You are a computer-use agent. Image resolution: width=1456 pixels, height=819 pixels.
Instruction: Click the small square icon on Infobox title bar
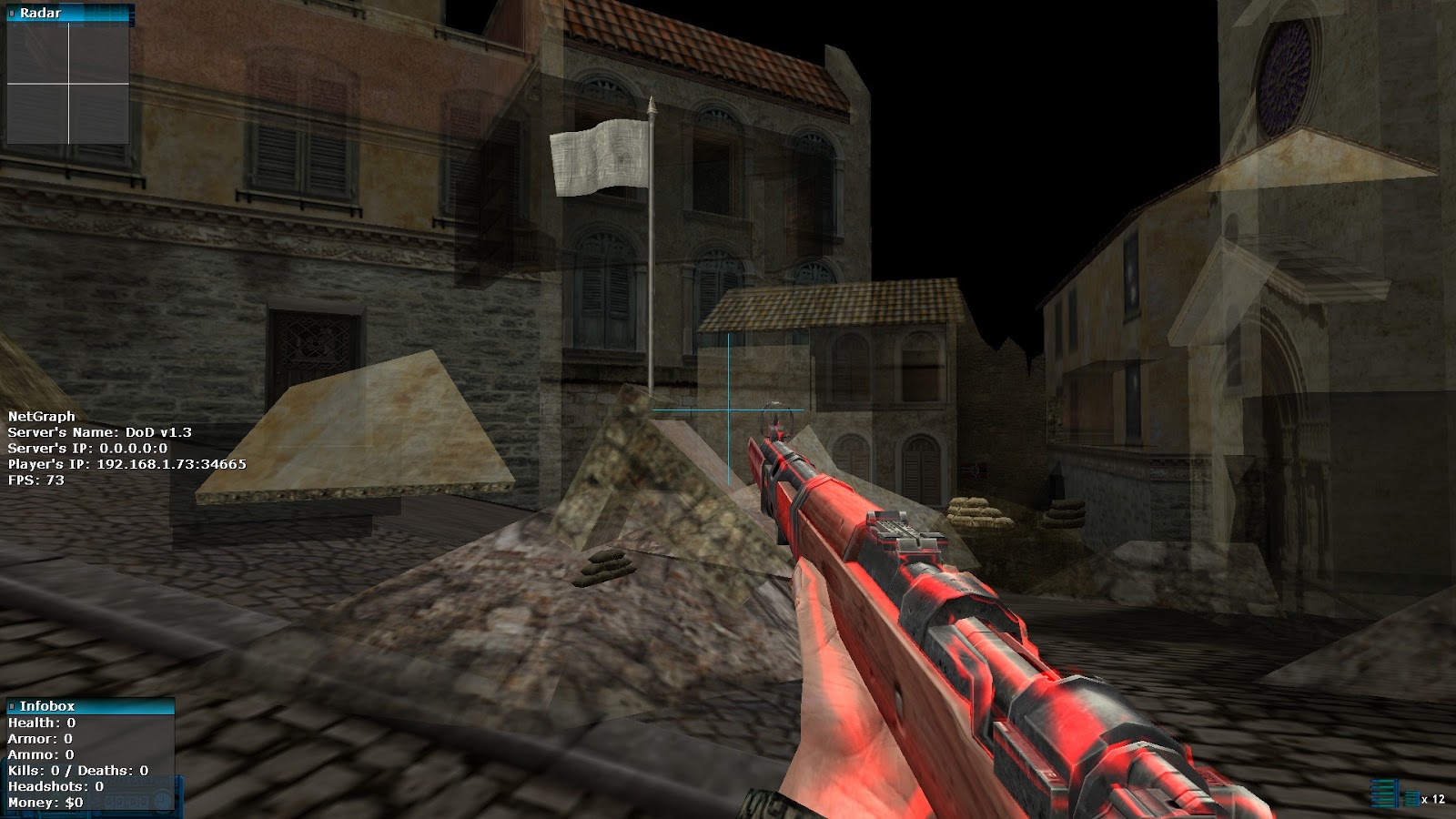(x=12, y=705)
